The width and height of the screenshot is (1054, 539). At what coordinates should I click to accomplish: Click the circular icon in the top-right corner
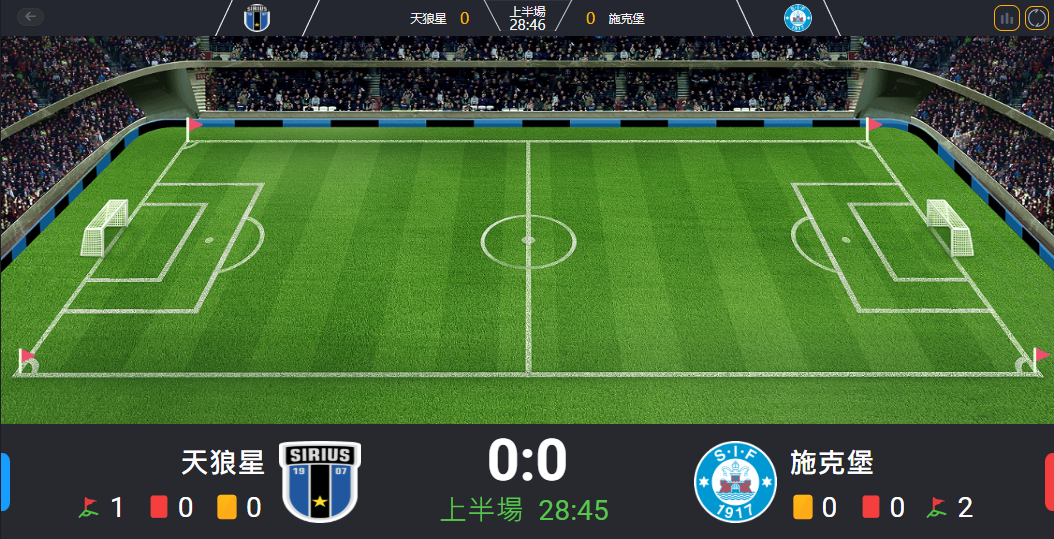[x=1036, y=18]
